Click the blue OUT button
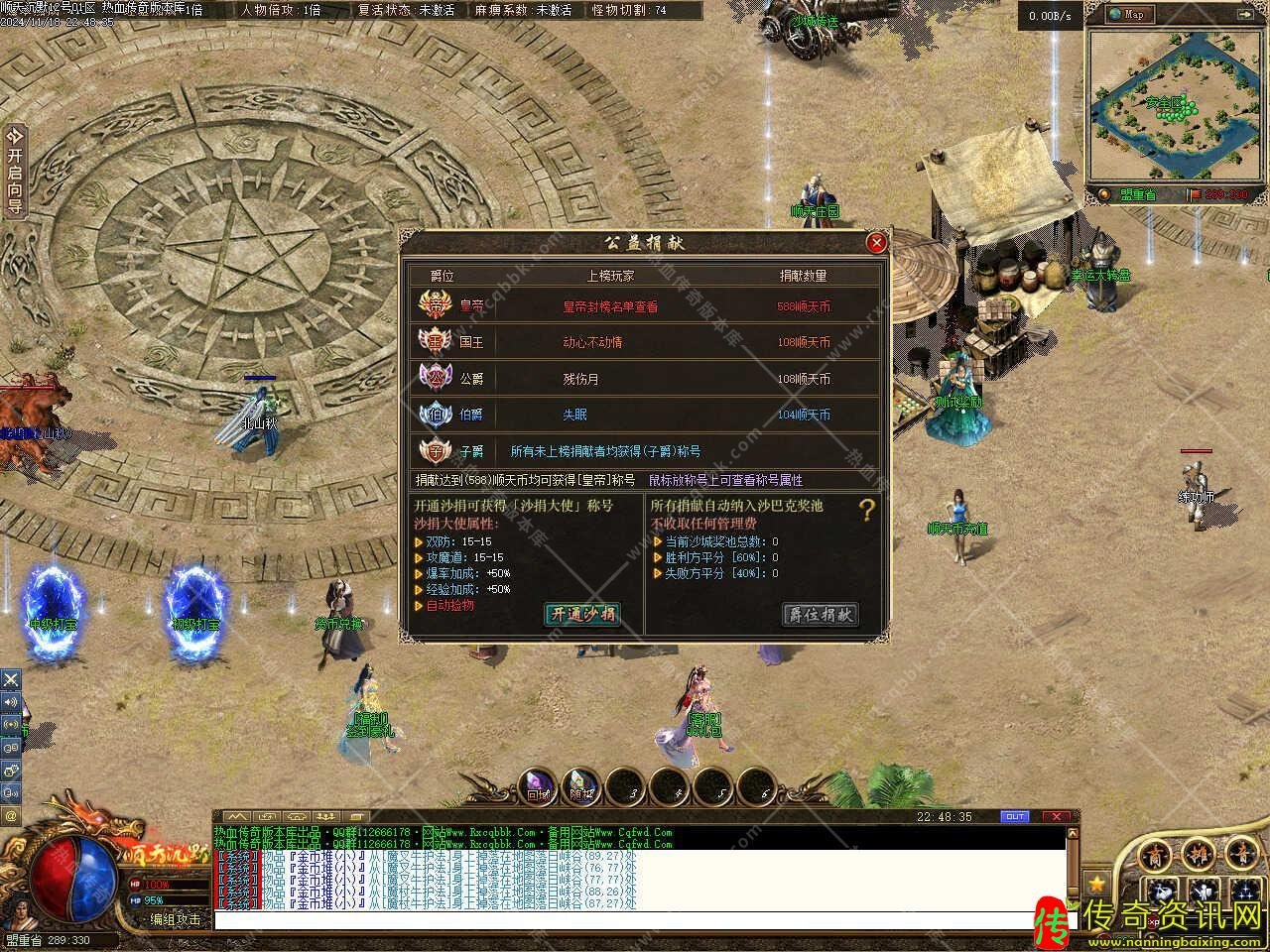1270x952 pixels. [x=1014, y=816]
